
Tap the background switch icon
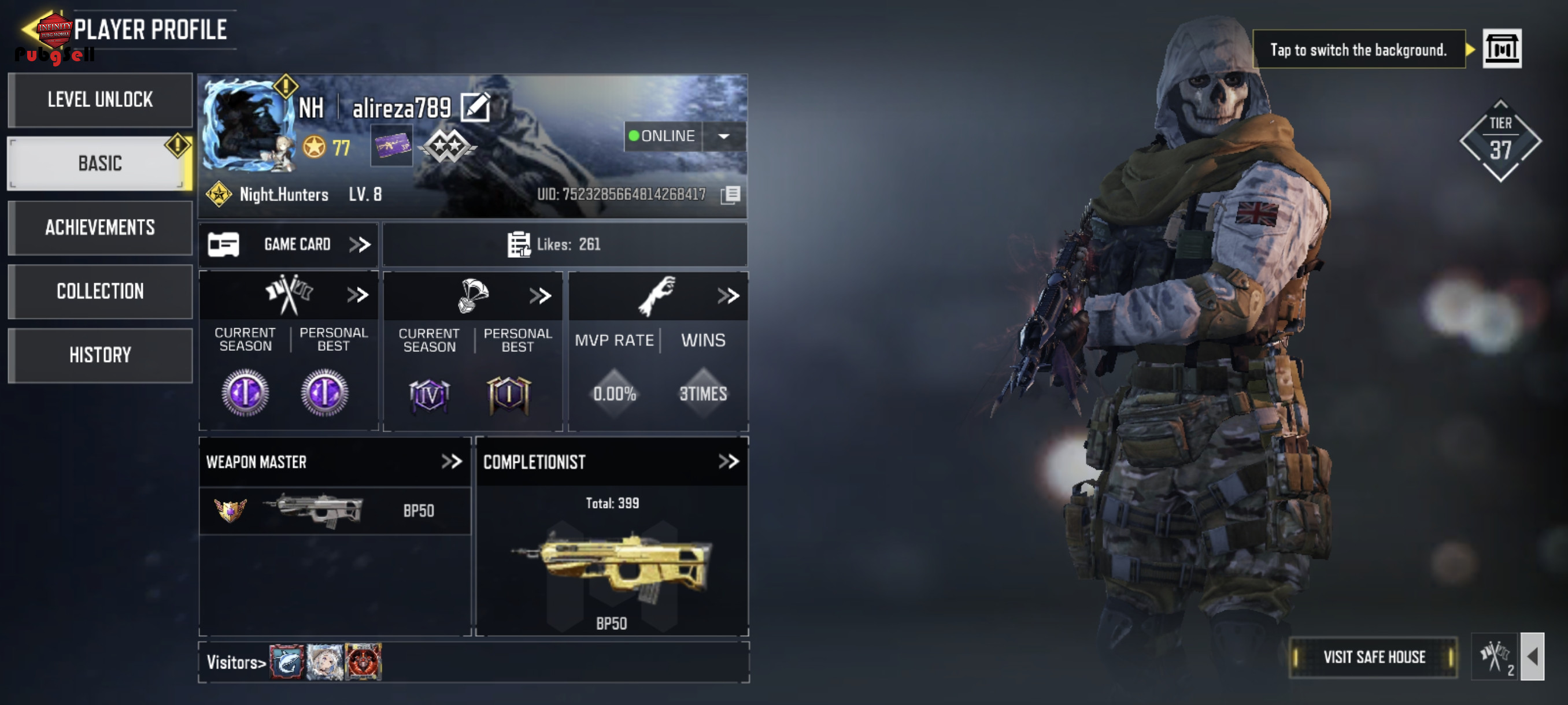tap(1501, 49)
